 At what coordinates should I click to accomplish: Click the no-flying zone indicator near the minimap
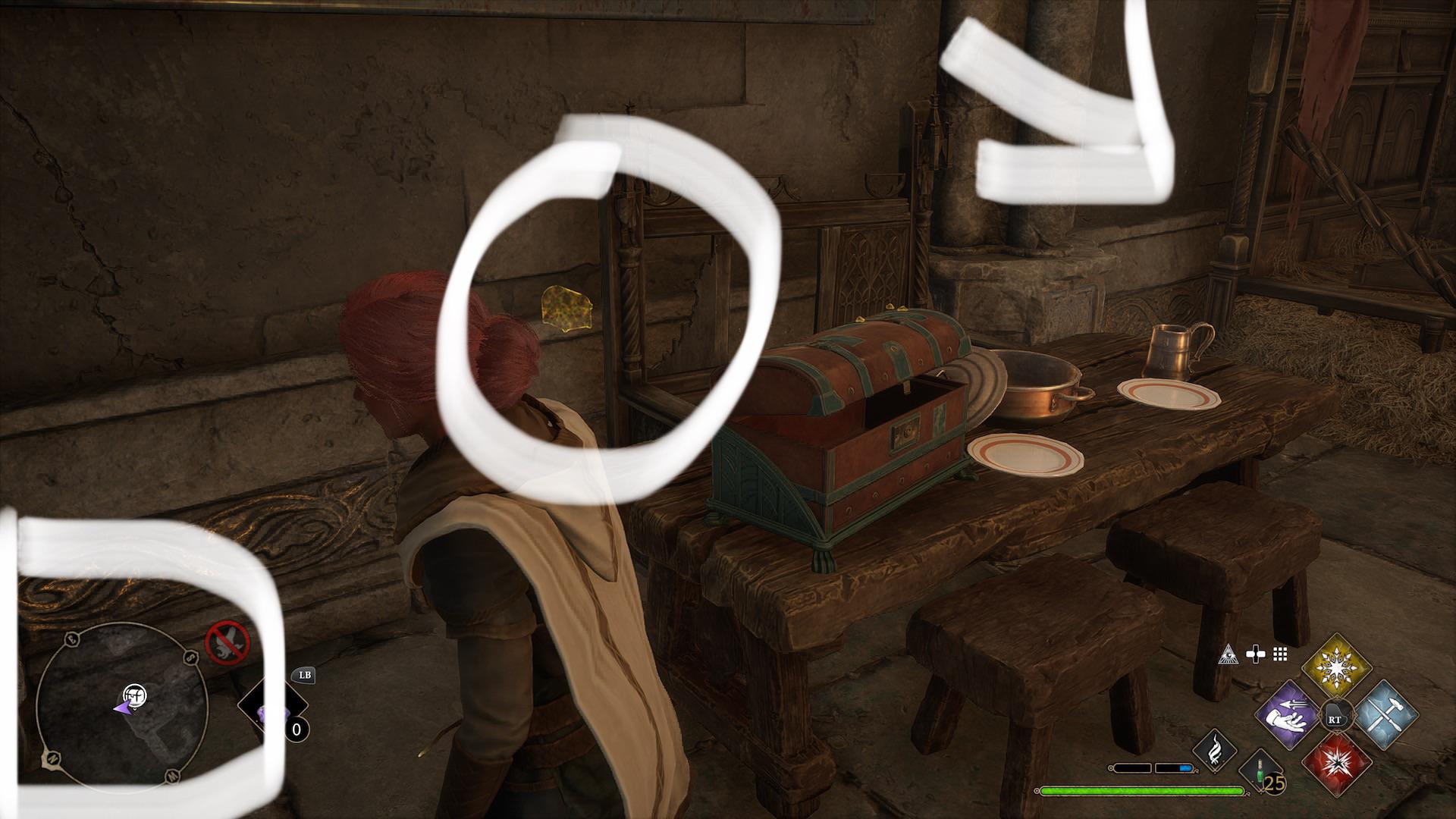(228, 642)
